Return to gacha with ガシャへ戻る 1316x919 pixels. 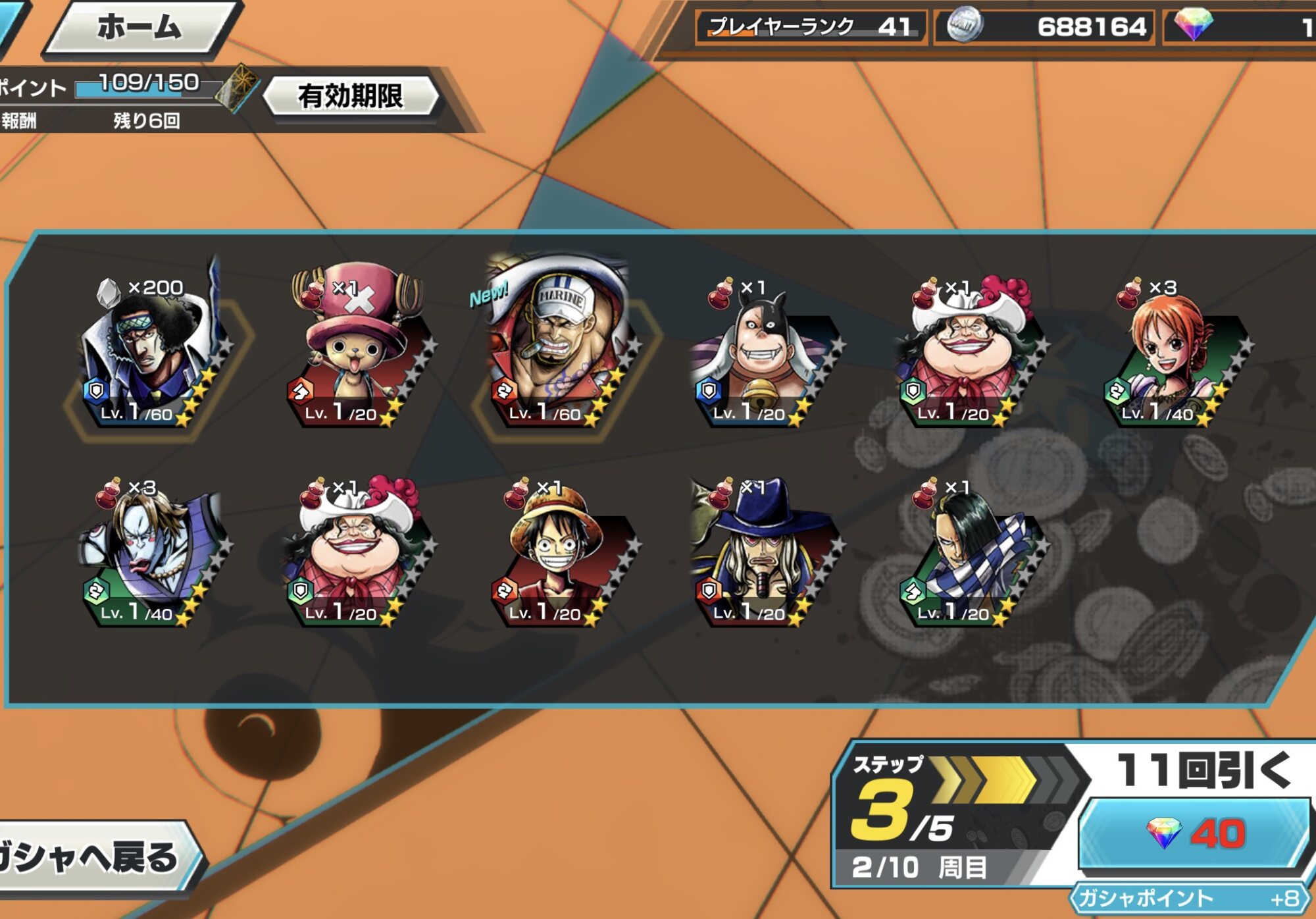[92, 858]
